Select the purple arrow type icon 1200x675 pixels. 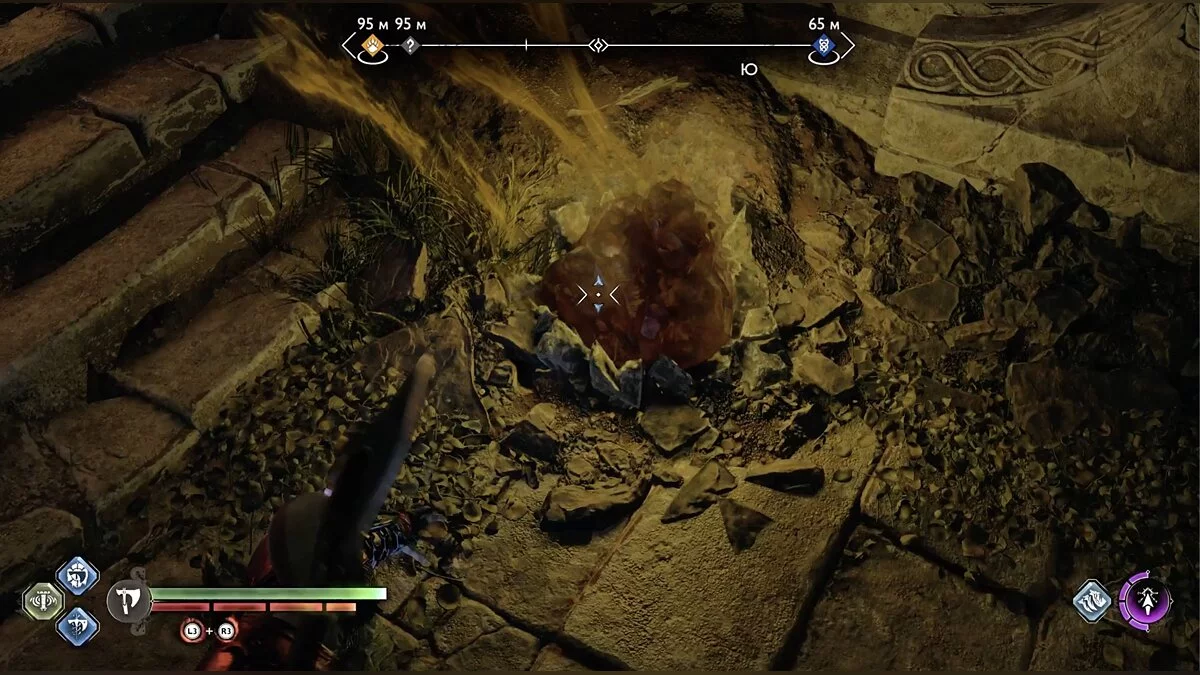point(1145,601)
